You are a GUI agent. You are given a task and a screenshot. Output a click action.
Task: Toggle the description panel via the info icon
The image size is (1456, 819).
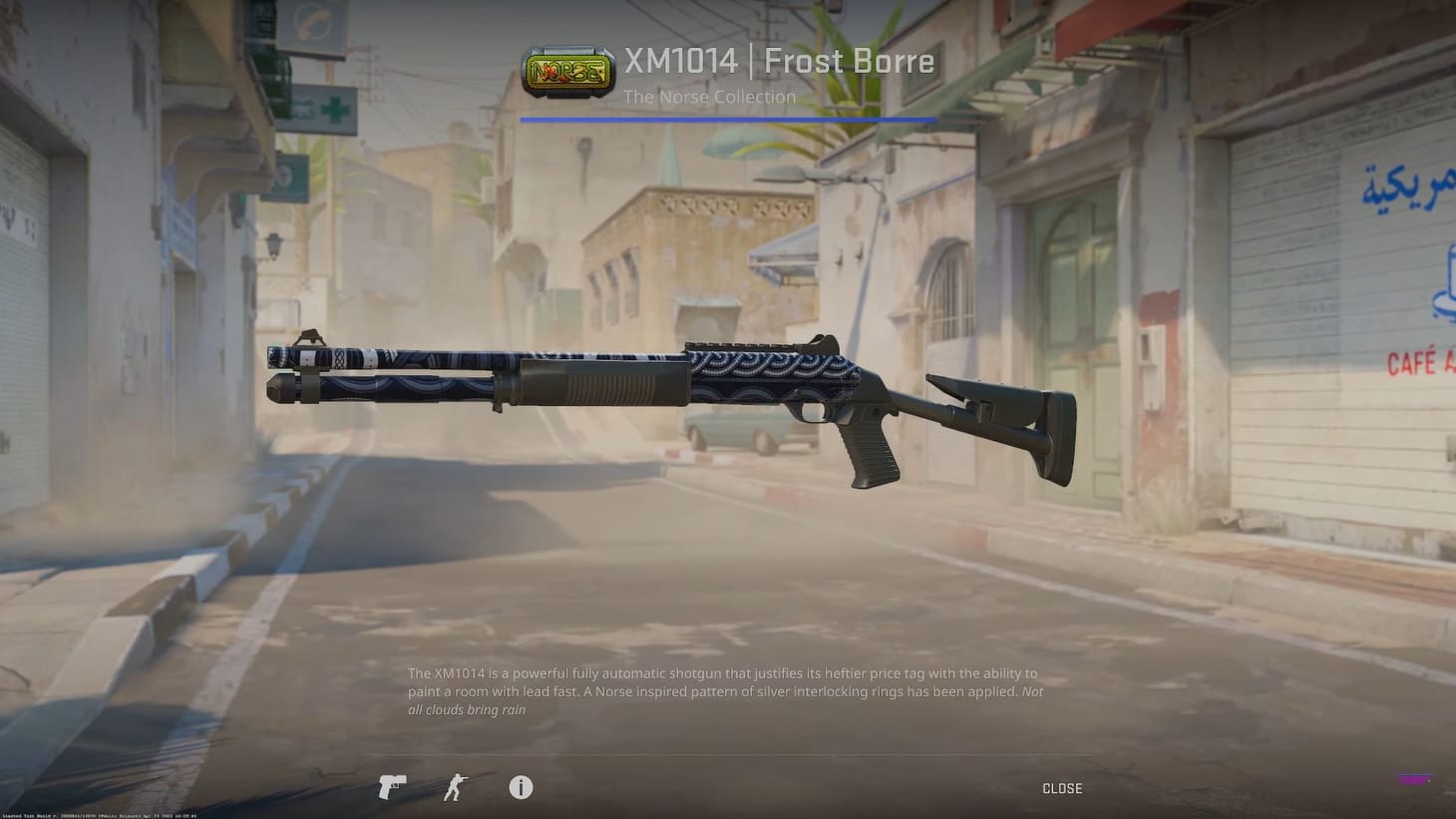520,788
